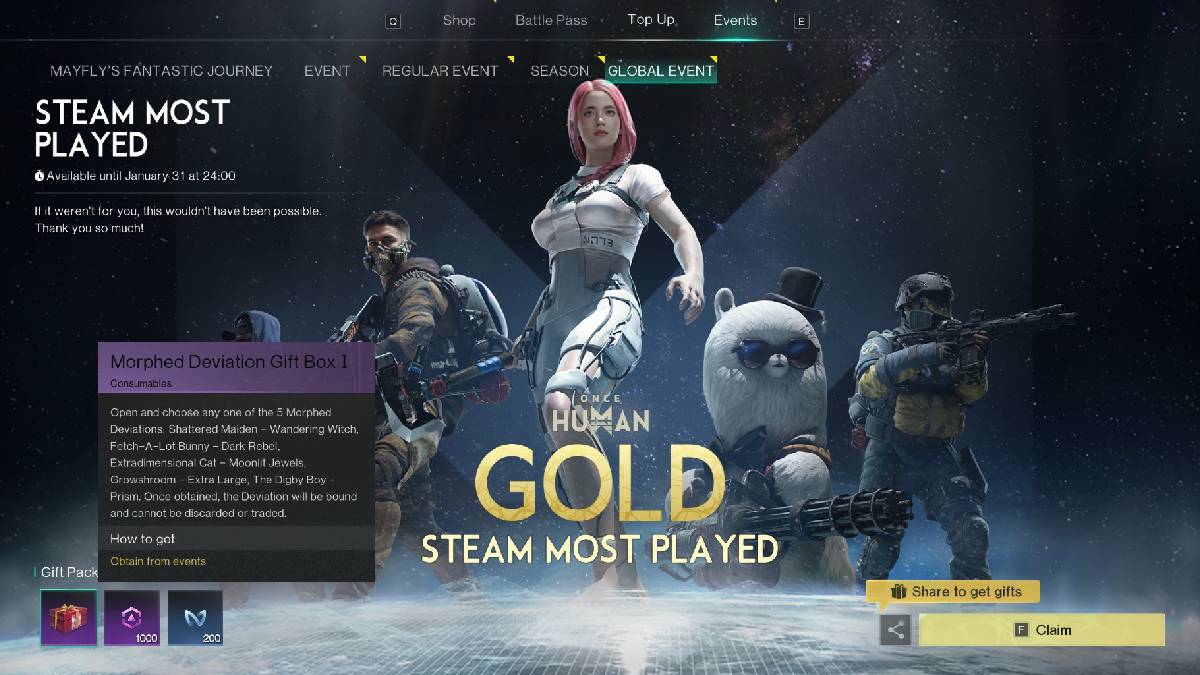Select the purple 1000 currency reward

(x=132, y=617)
